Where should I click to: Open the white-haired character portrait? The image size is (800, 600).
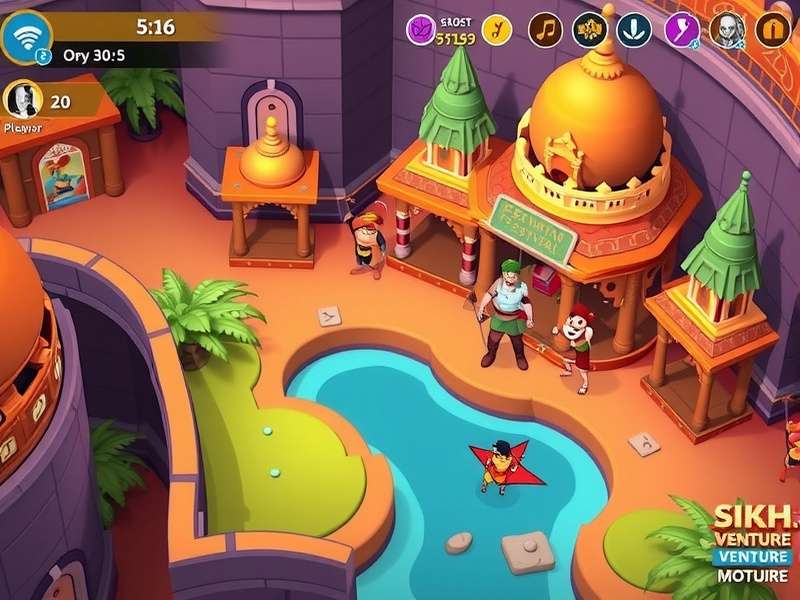727,30
